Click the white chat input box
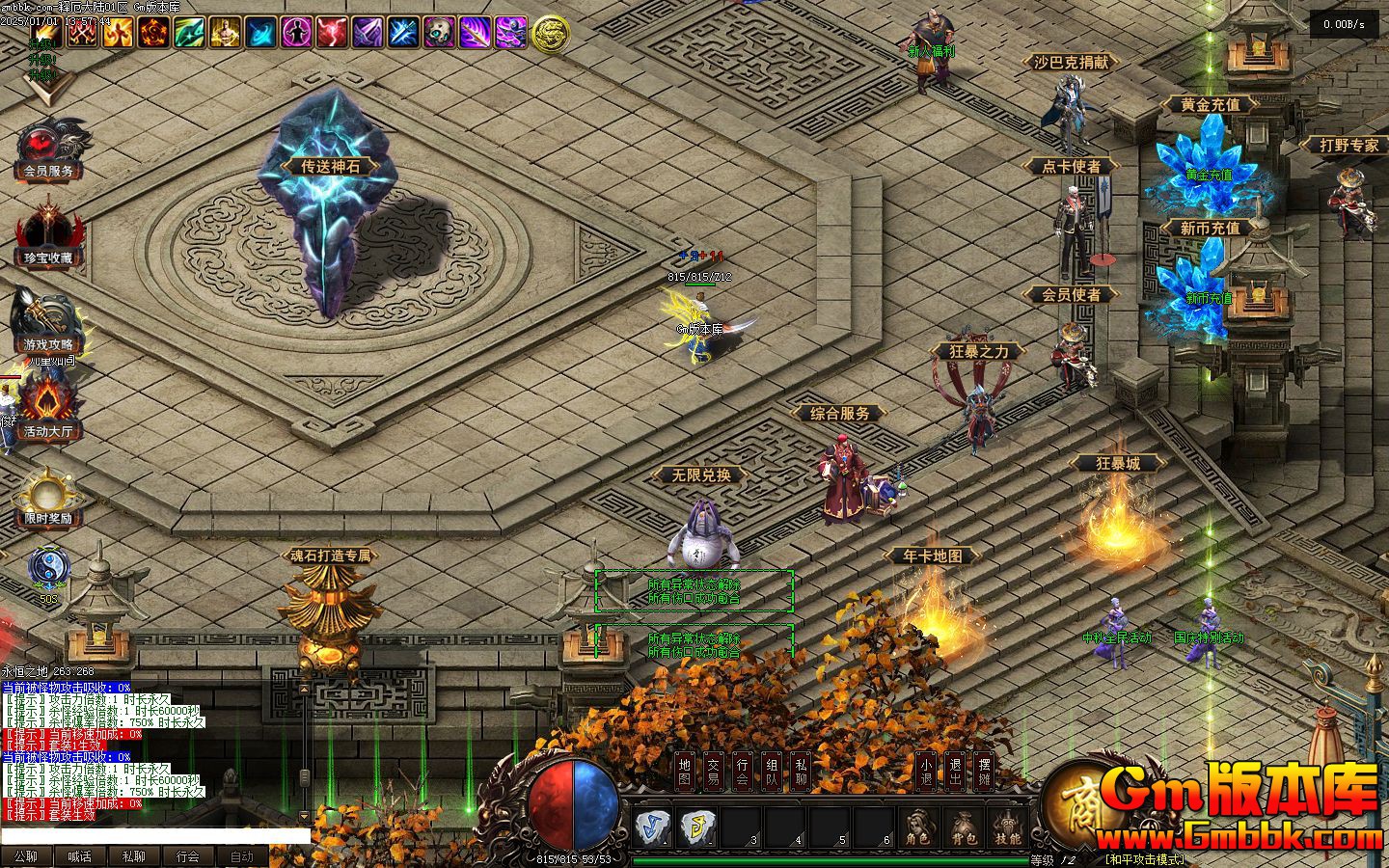This screenshot has width=1389, height=868. click(x=154, y=835)
